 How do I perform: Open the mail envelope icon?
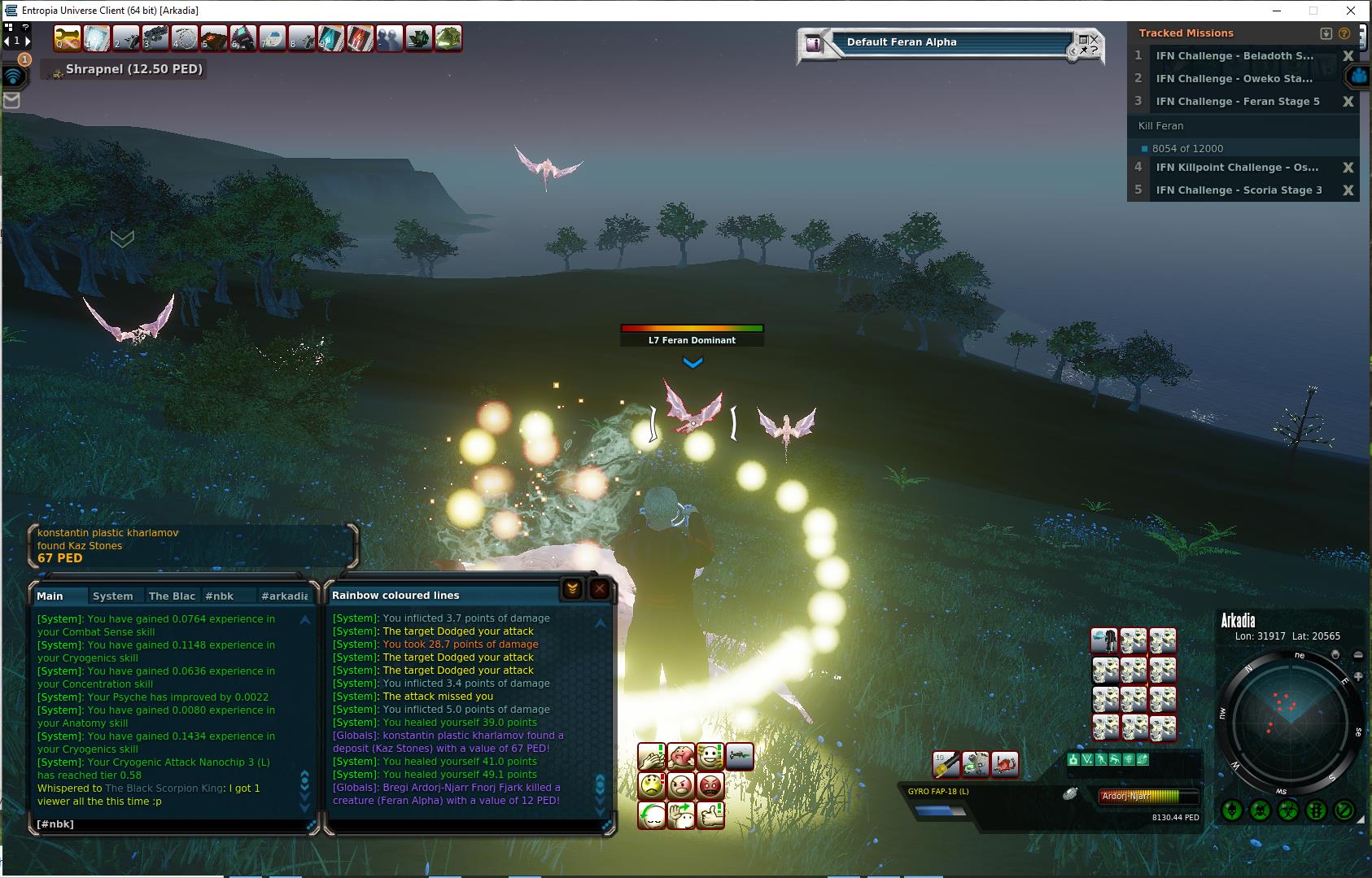(x=11, y=100)
